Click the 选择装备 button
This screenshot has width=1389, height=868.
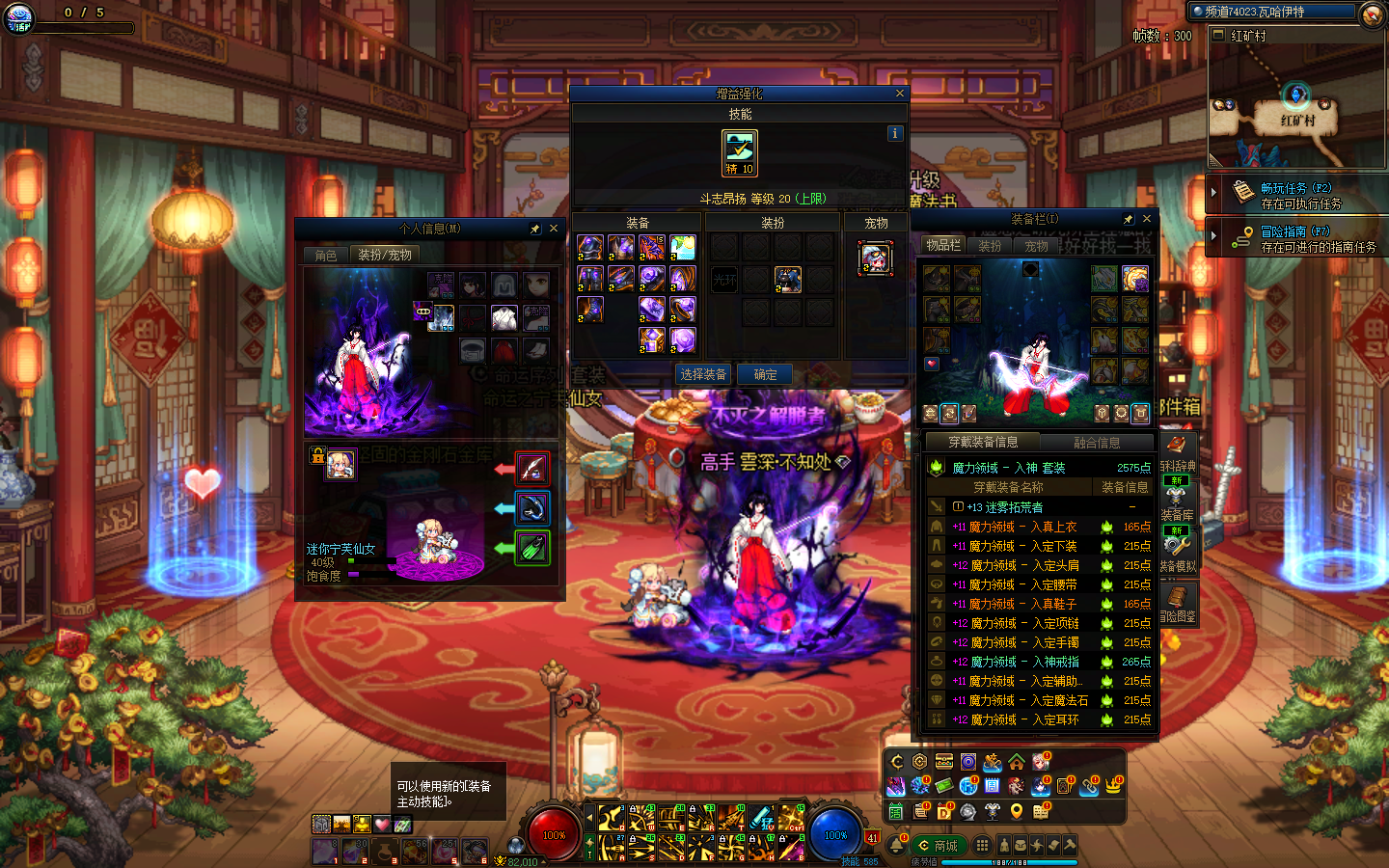703,374
